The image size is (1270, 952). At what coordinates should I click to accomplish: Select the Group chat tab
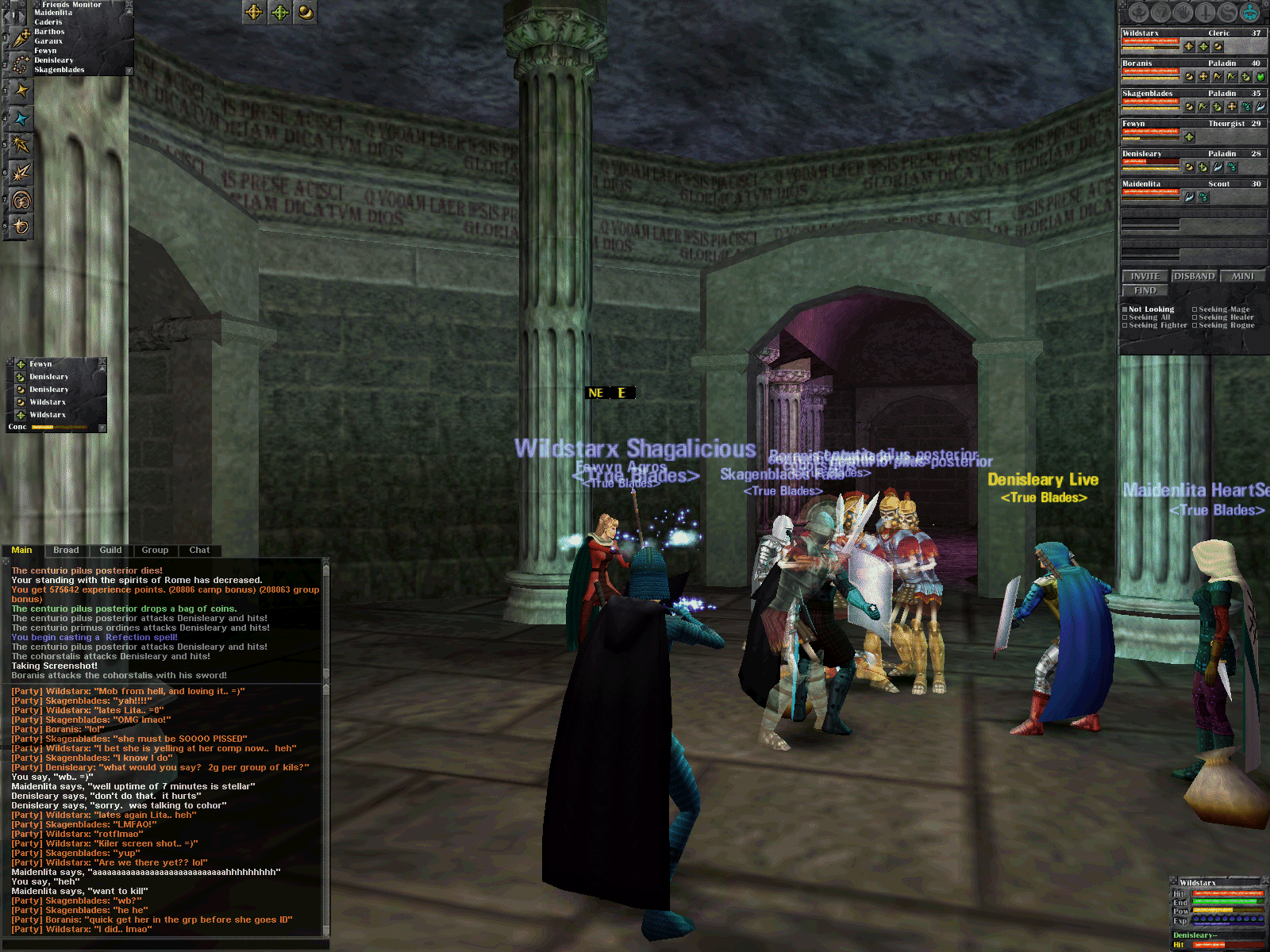pos(155,550)
